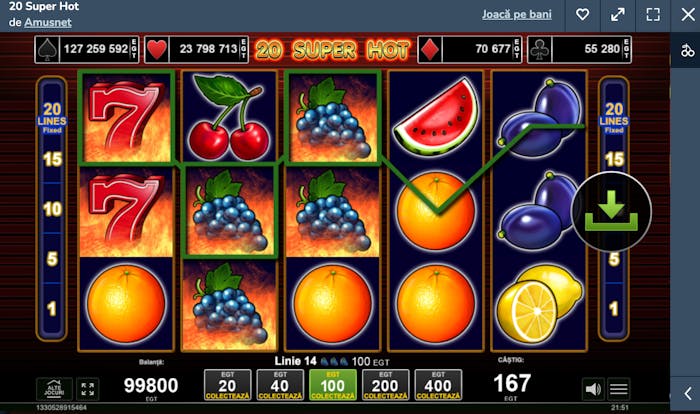Choose the 40 EGT Colectează button
700x414 pixels.
pos(279,385)
